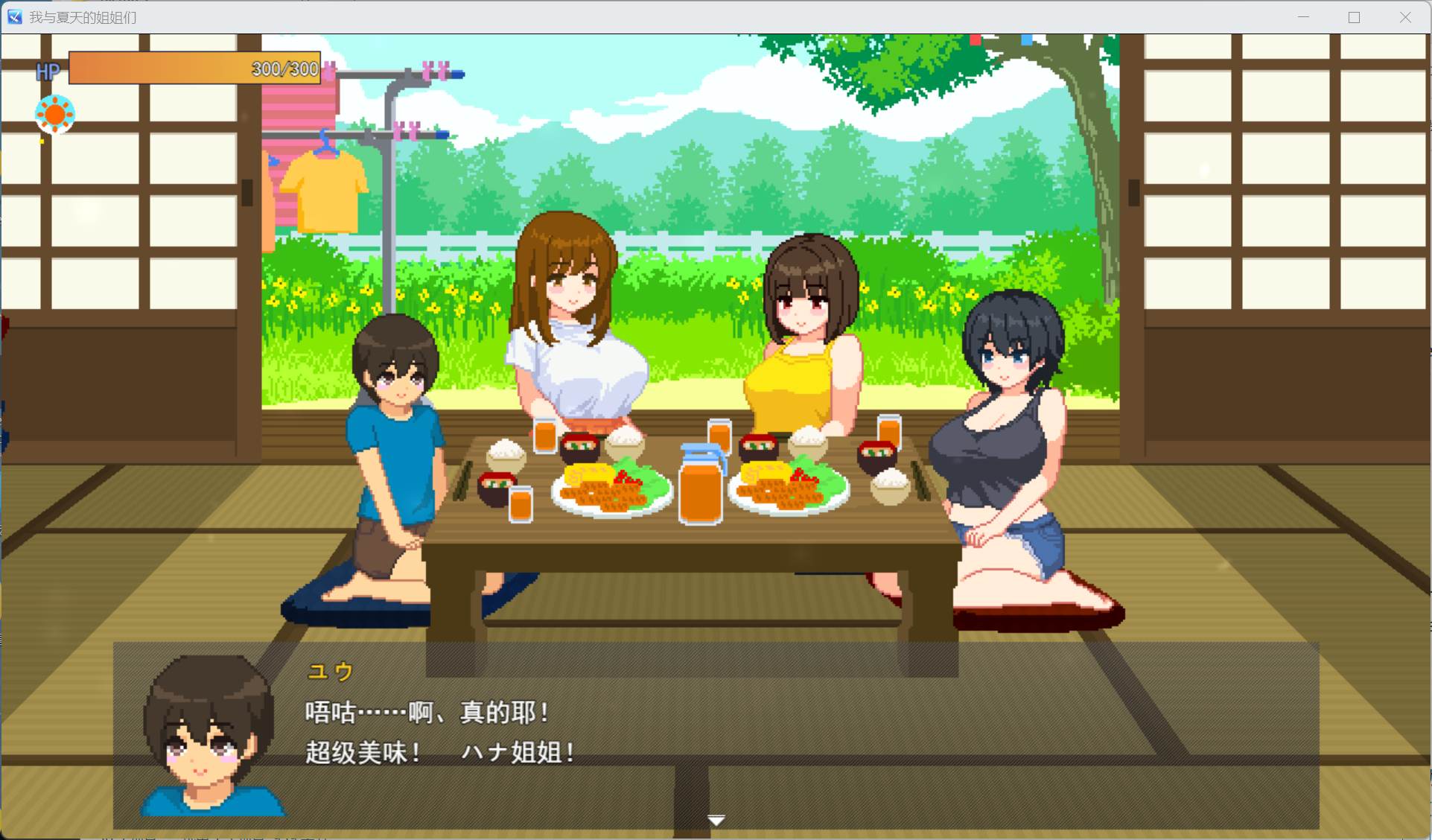This screenshot has width=1432, height=840.
Task: Click Yuu's portrait in the dialogue box
Action: (211, 737)
